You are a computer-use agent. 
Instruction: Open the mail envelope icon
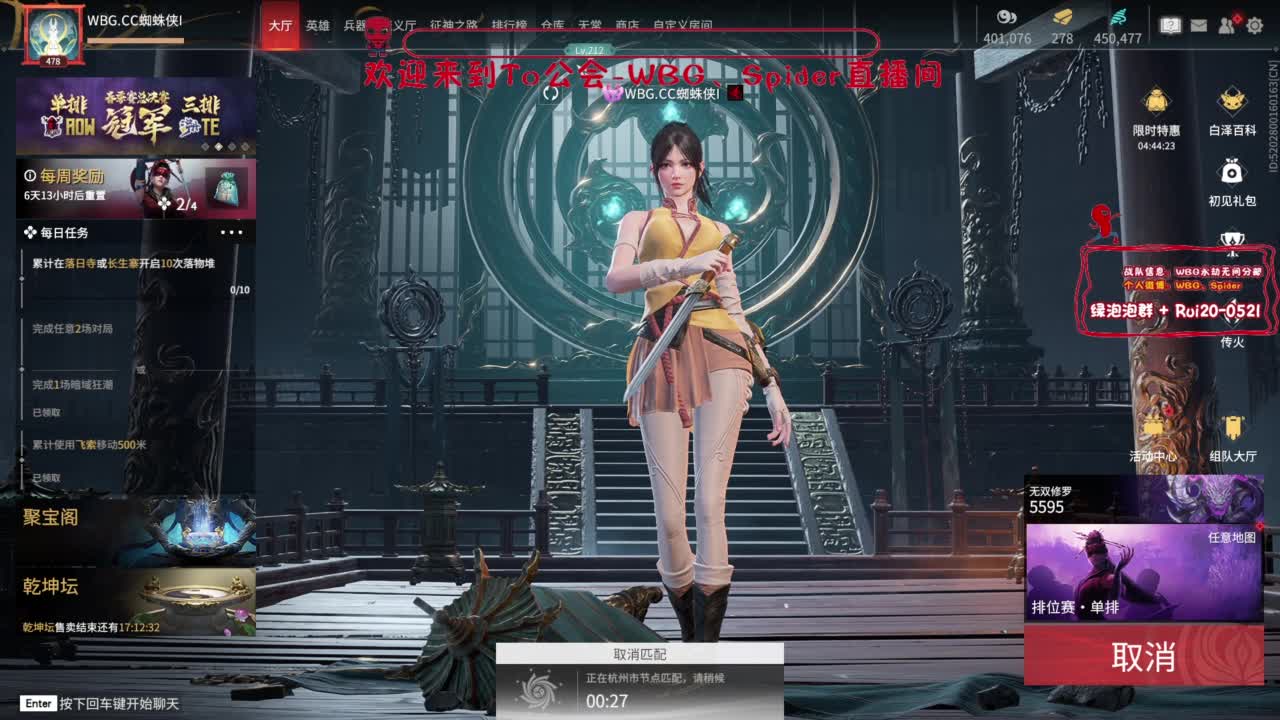click(x=1200, y=25)
